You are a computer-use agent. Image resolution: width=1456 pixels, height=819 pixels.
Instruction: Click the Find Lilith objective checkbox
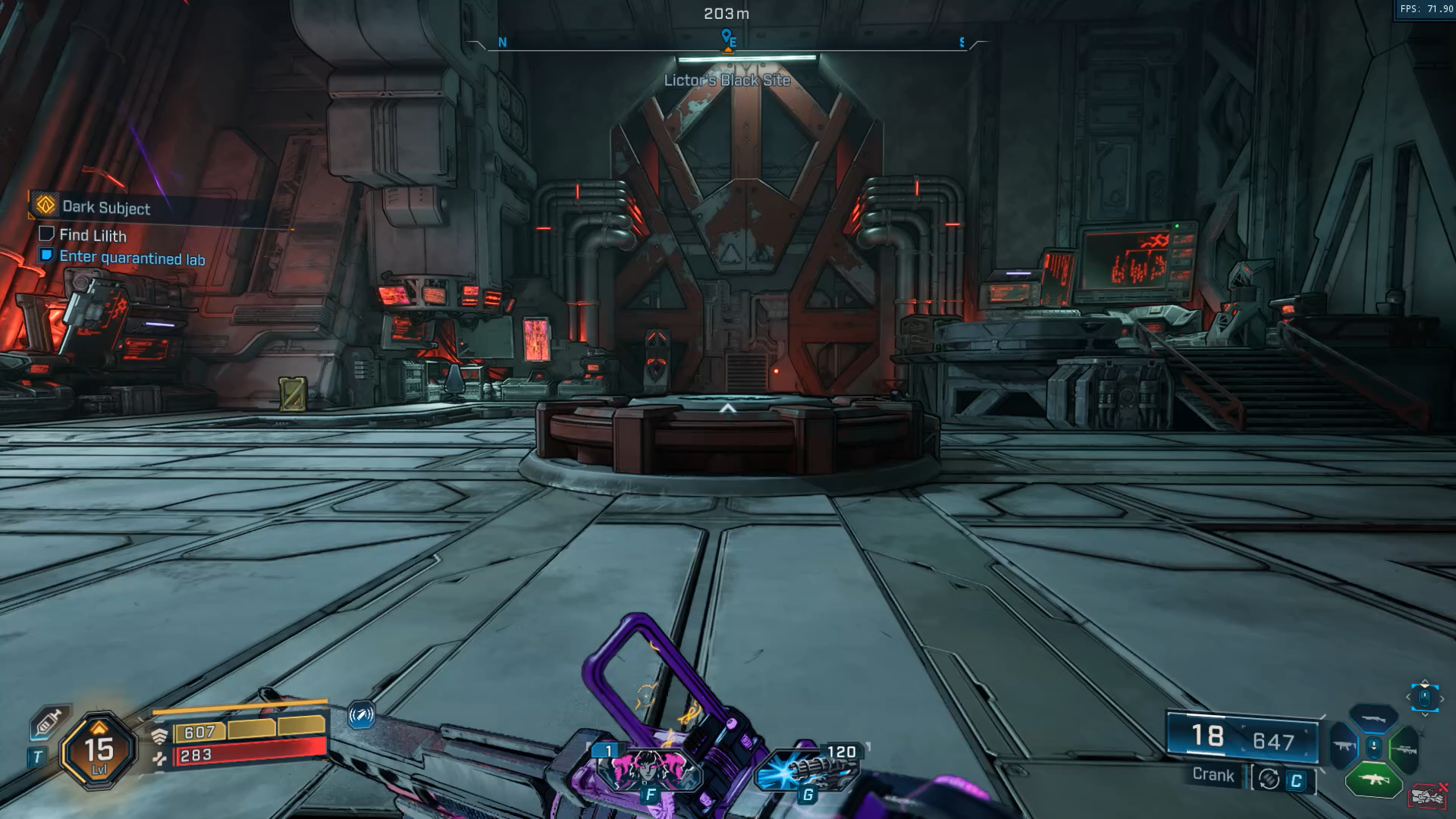click(x=46, y=234)
